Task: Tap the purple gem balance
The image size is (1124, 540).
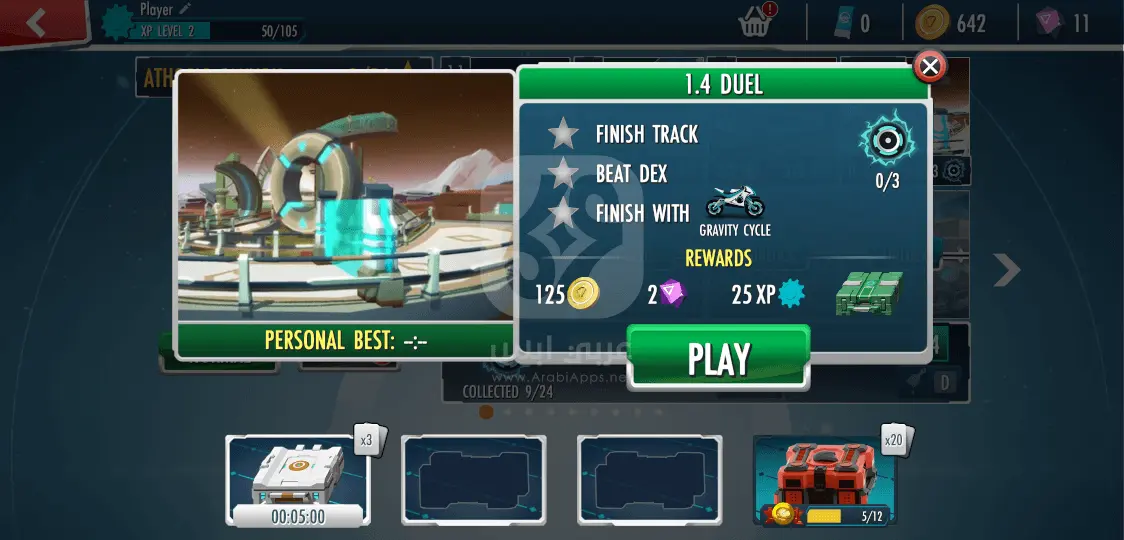Action: [1064, 23]
